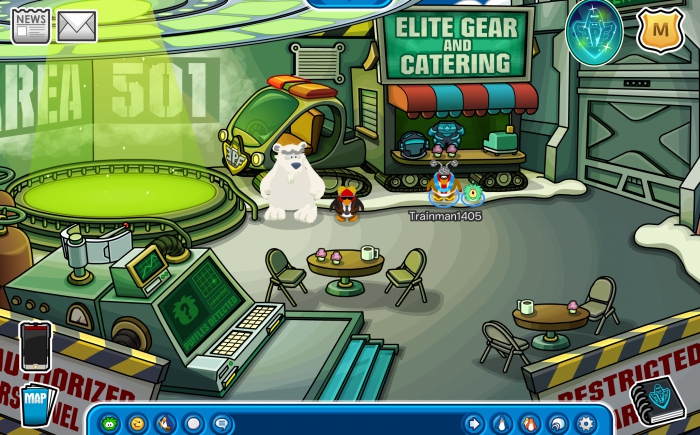Open the News newspaper icon
Image resolution: width=700 pixels, height=435 pixels.
pyautogui.click(x=30, y=26)
